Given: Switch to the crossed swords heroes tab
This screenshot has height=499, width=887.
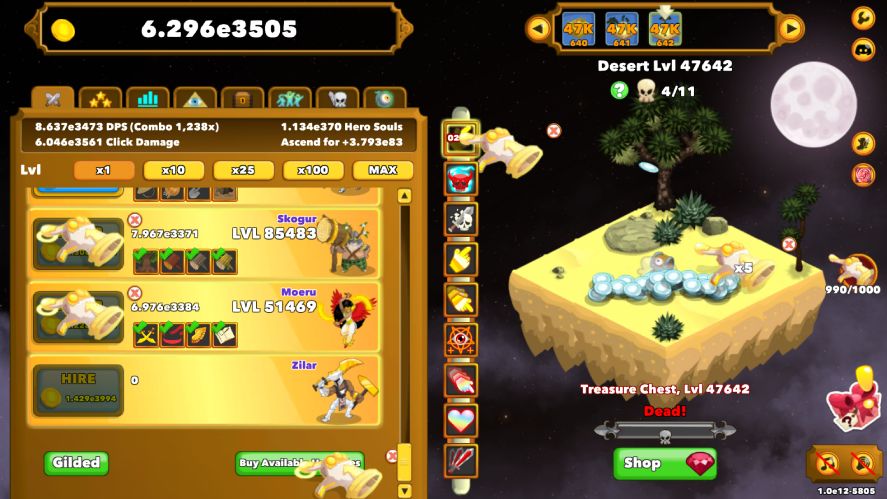Looking at the screenshot, I should 53,99.
